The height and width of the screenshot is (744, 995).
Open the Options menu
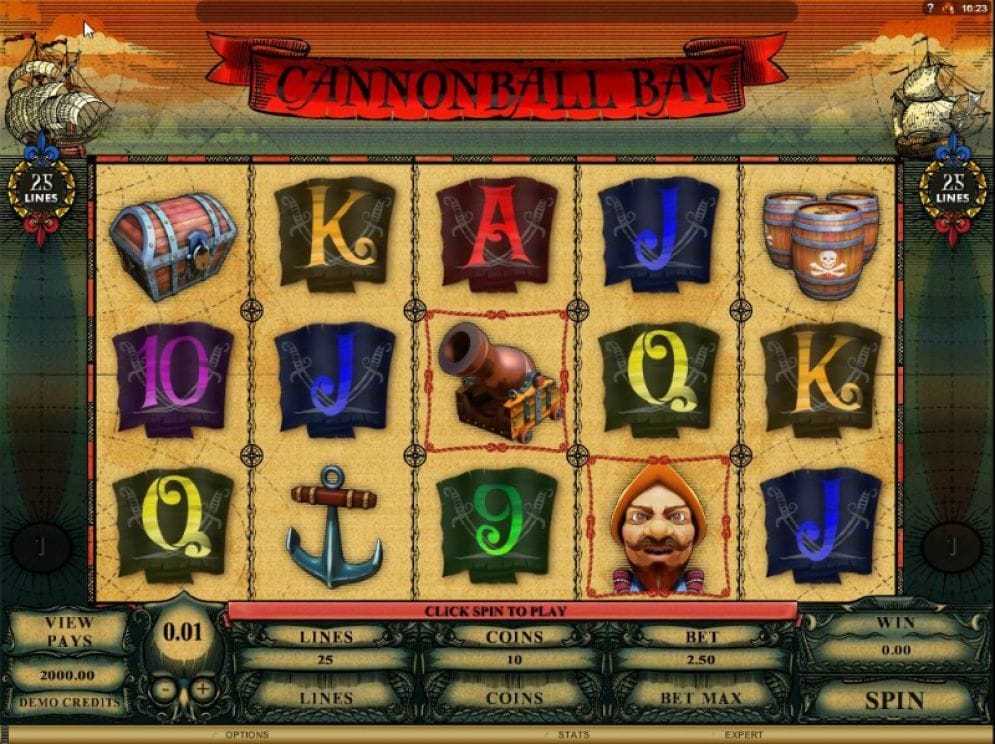[246, 735]
